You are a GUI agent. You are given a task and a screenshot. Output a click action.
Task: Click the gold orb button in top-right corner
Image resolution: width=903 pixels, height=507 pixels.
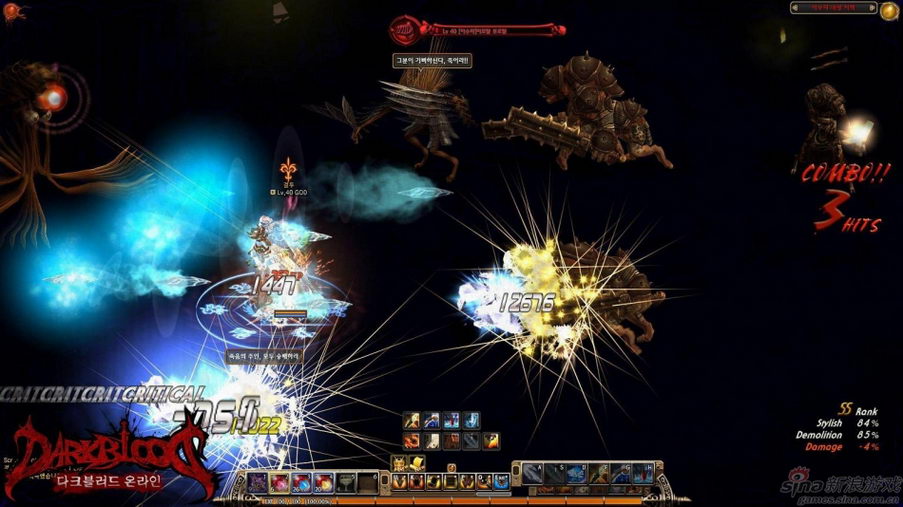click(888, 9)
